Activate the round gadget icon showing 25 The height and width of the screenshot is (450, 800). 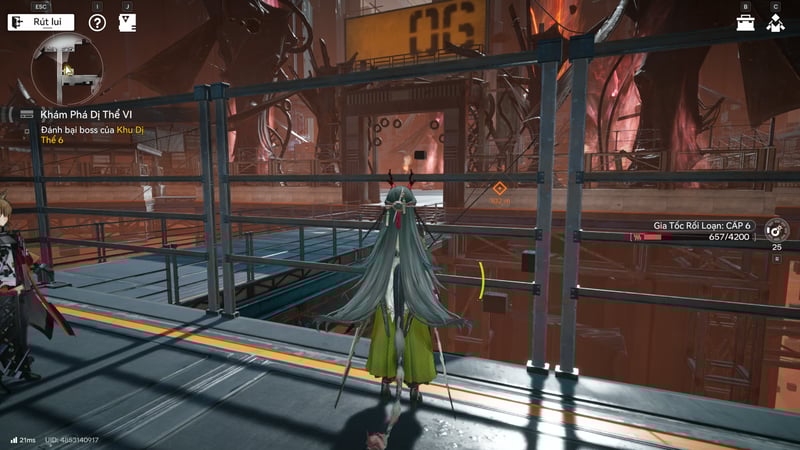click(776, 230)
